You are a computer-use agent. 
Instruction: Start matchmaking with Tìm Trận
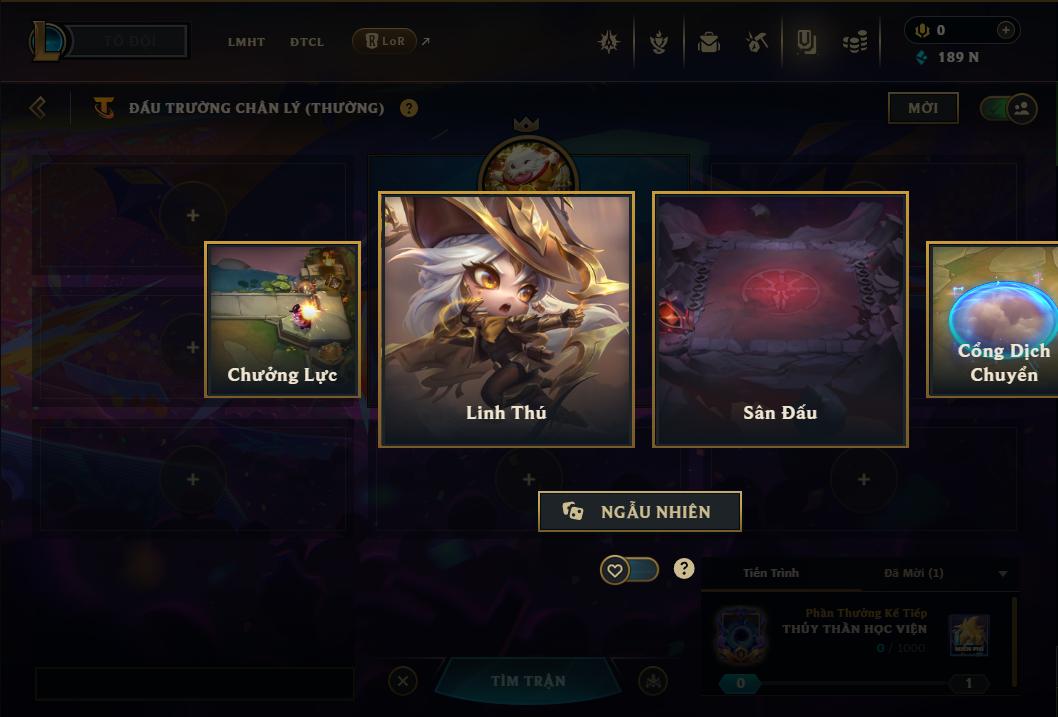click(x=528, y=681)
